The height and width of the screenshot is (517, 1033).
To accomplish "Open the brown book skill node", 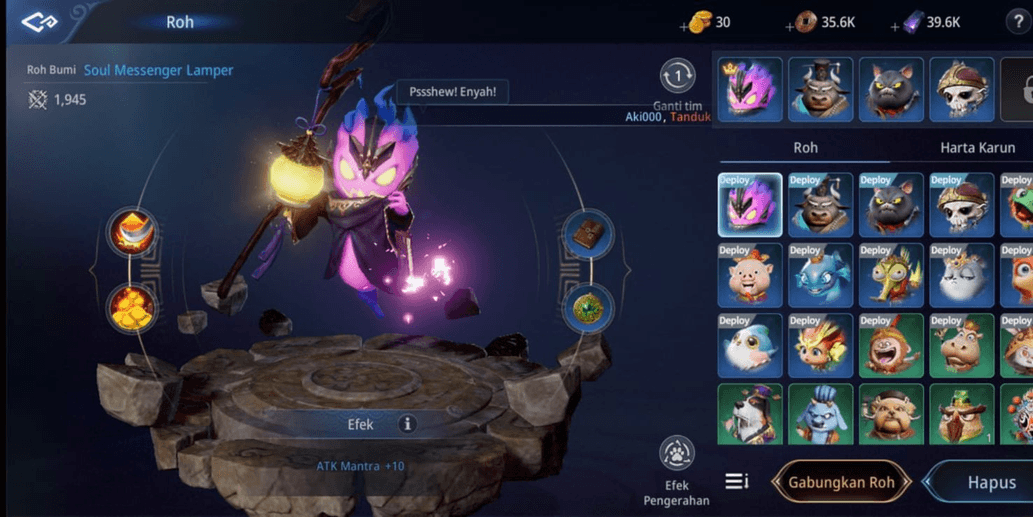I will [x=588, y=234].
